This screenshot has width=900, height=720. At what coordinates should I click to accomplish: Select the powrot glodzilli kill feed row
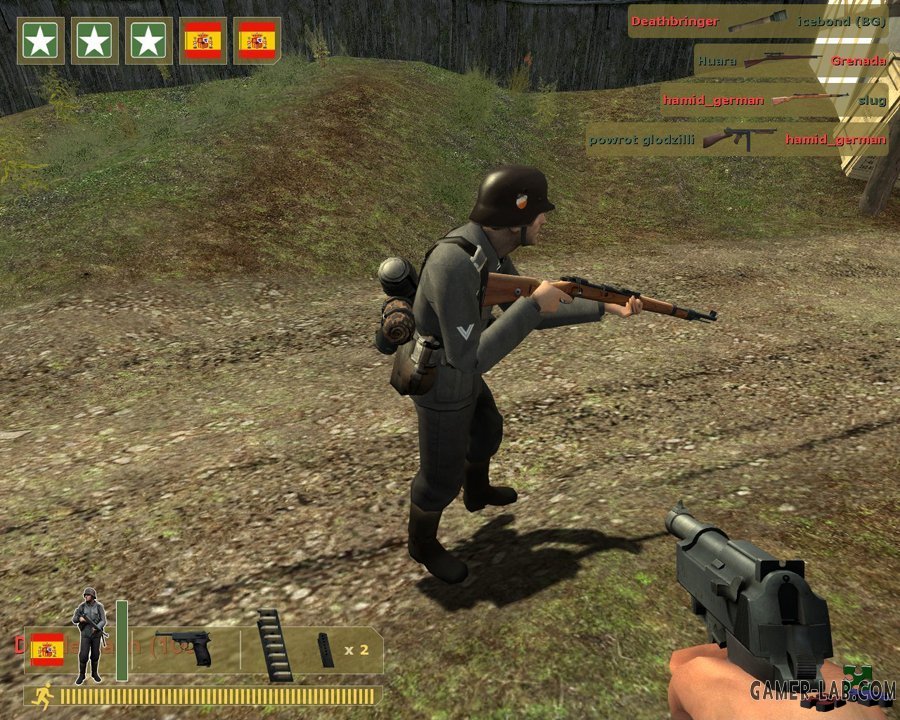click(737, 139)
